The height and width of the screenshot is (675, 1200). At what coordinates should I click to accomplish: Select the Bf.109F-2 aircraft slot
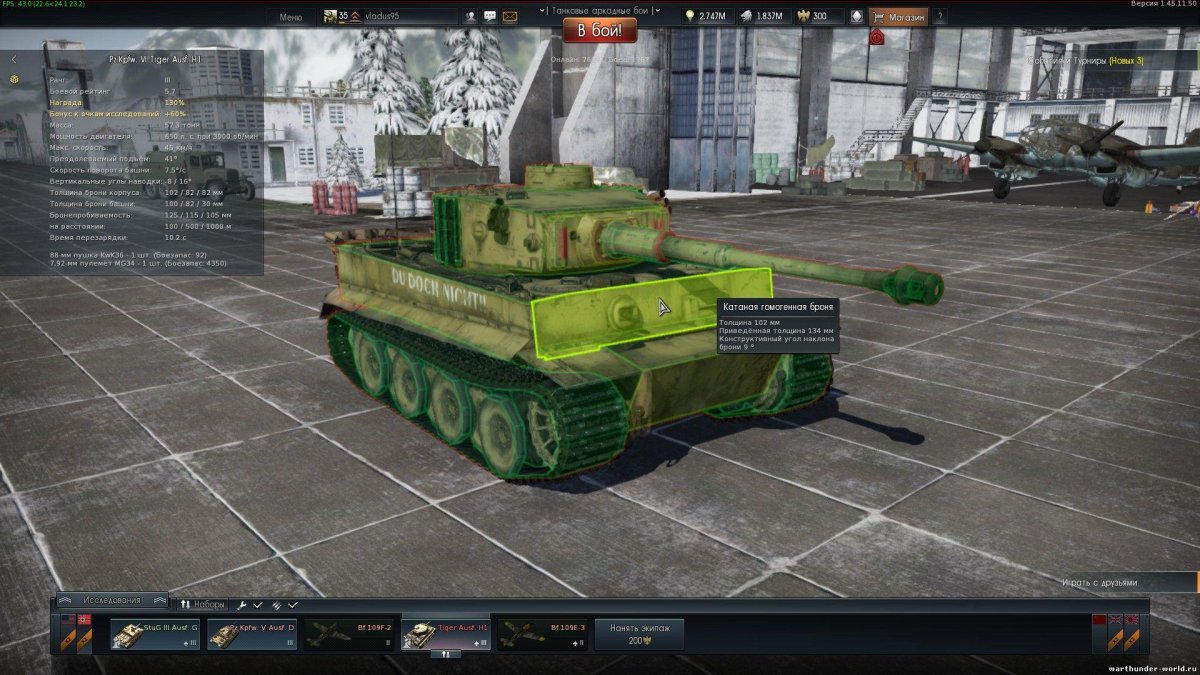(349, 634)
